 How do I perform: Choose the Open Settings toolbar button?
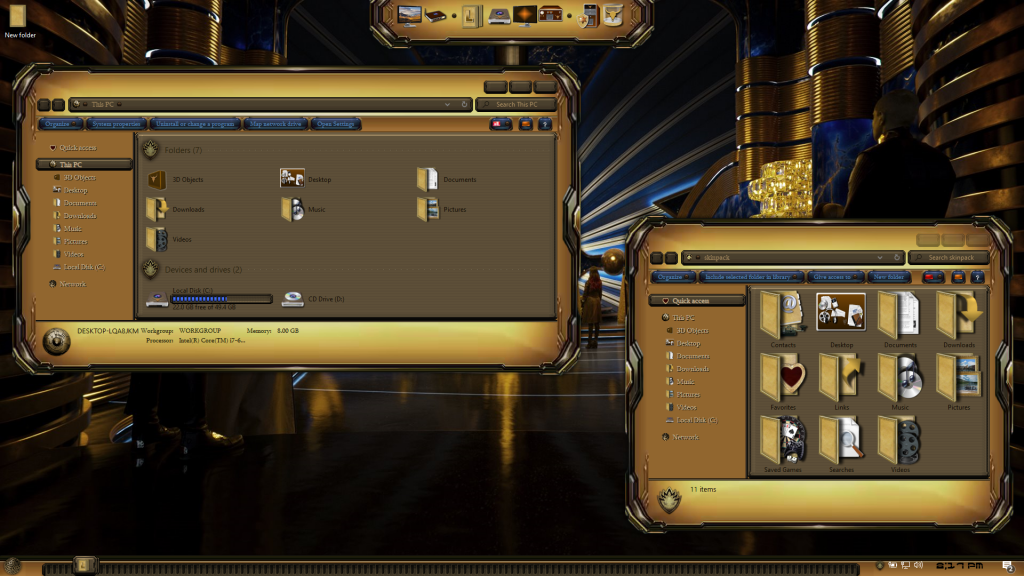[336, 124]
